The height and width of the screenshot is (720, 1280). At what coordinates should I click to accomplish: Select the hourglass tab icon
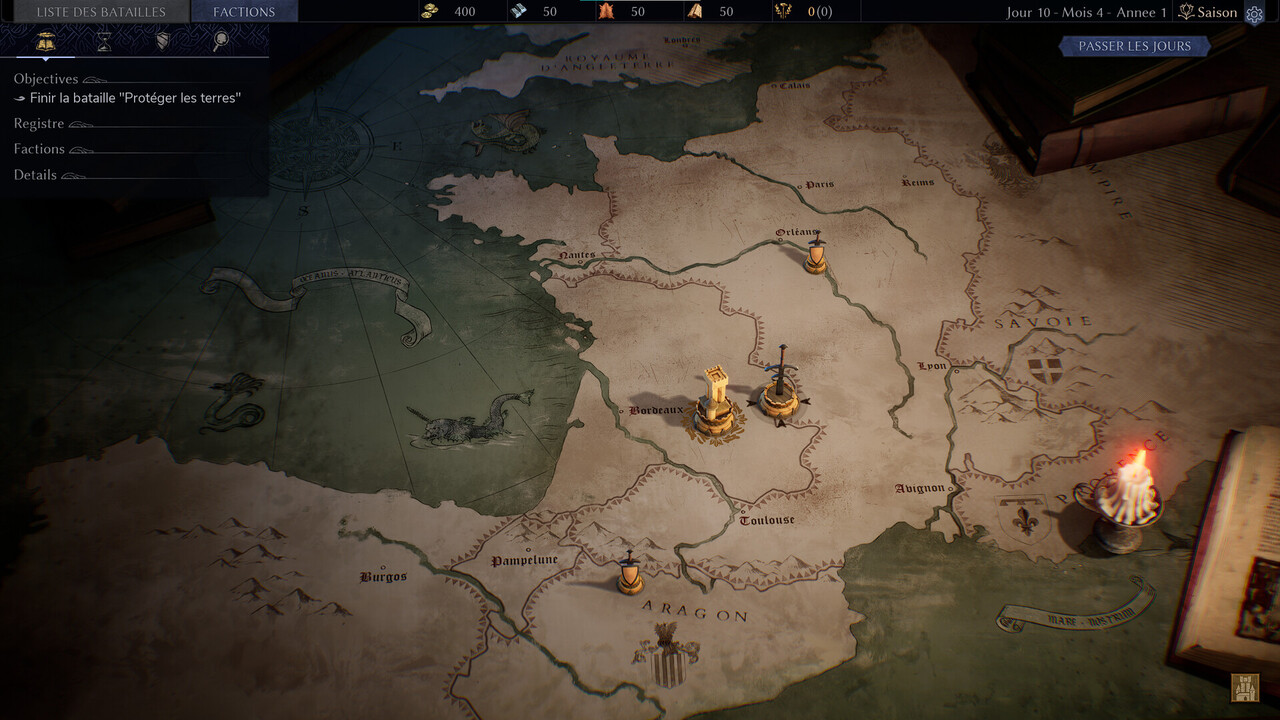104,41
